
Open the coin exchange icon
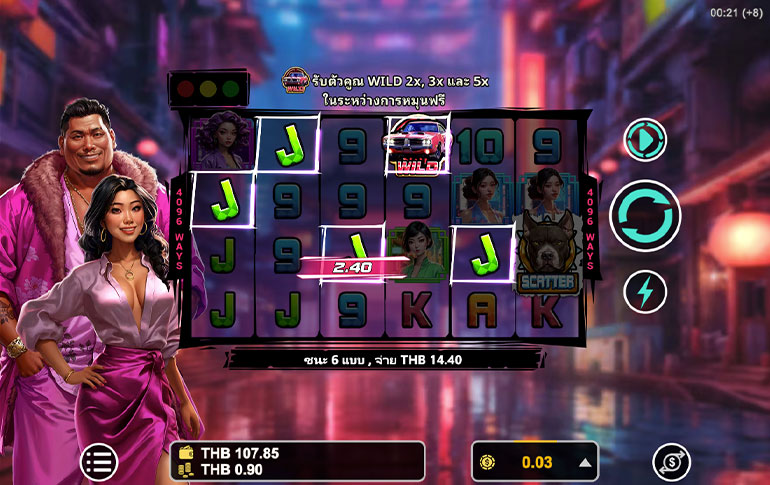(671, 462)
